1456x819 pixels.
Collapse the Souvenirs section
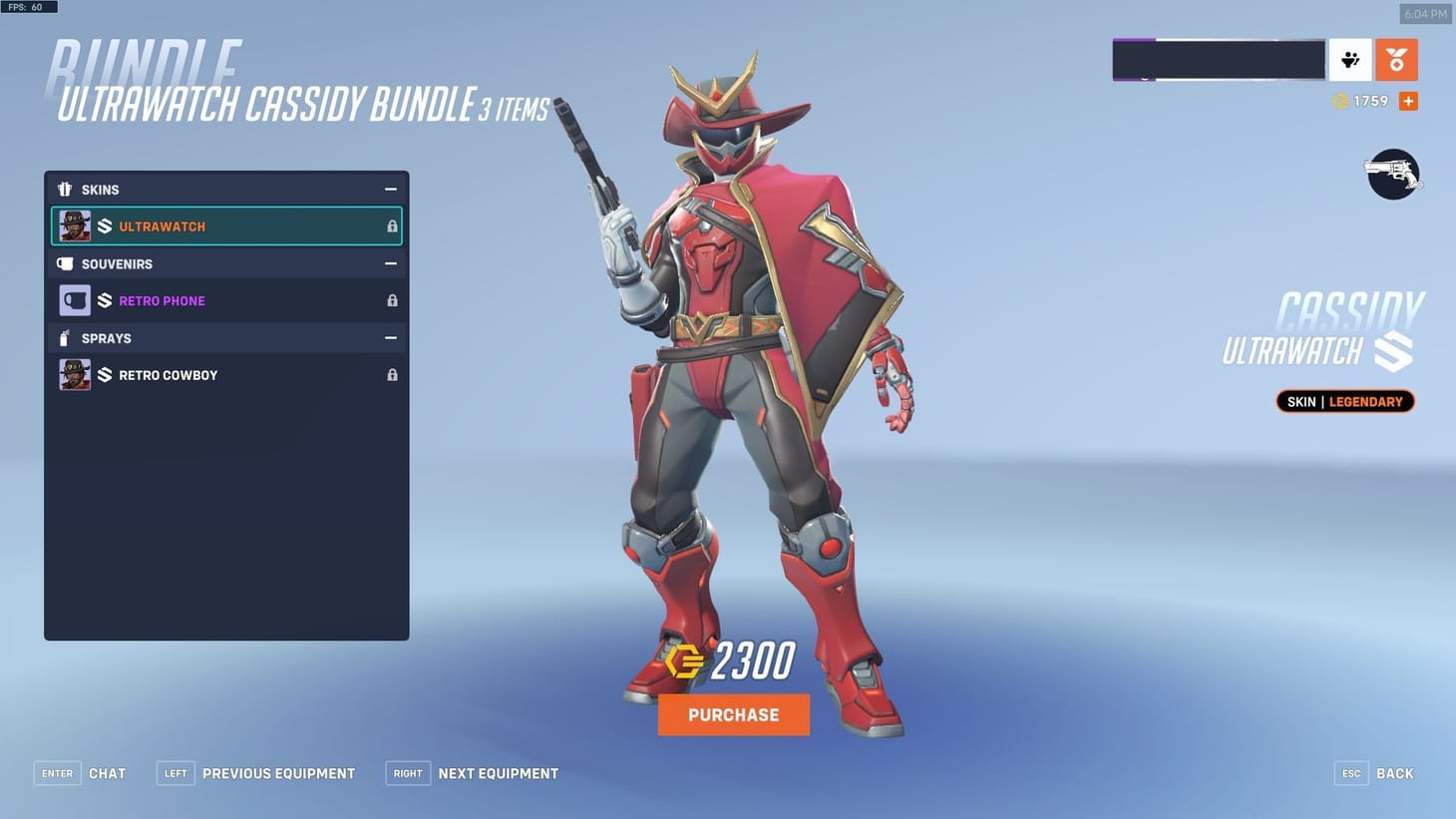(390, 263)
